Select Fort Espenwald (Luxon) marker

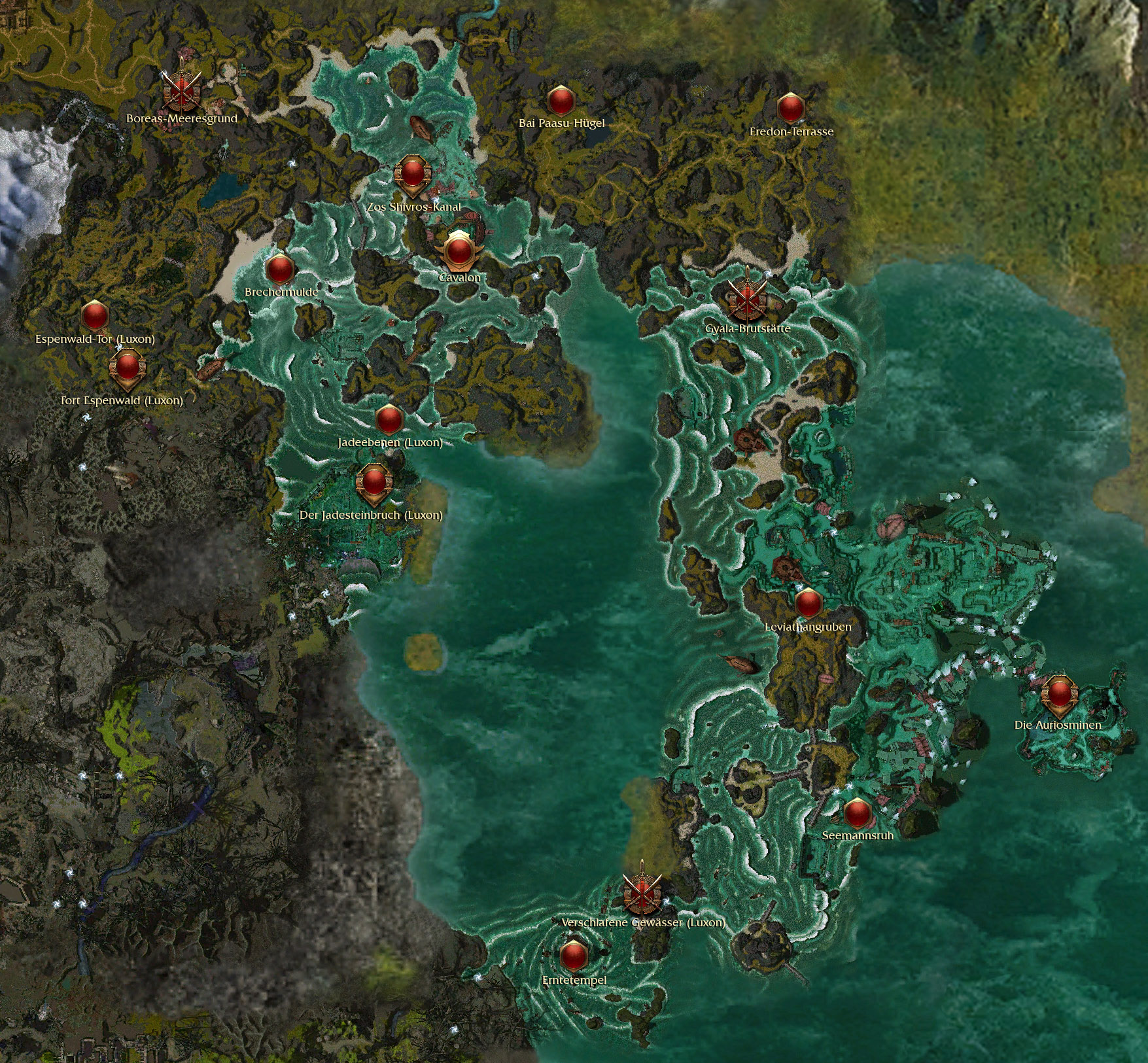126,368
